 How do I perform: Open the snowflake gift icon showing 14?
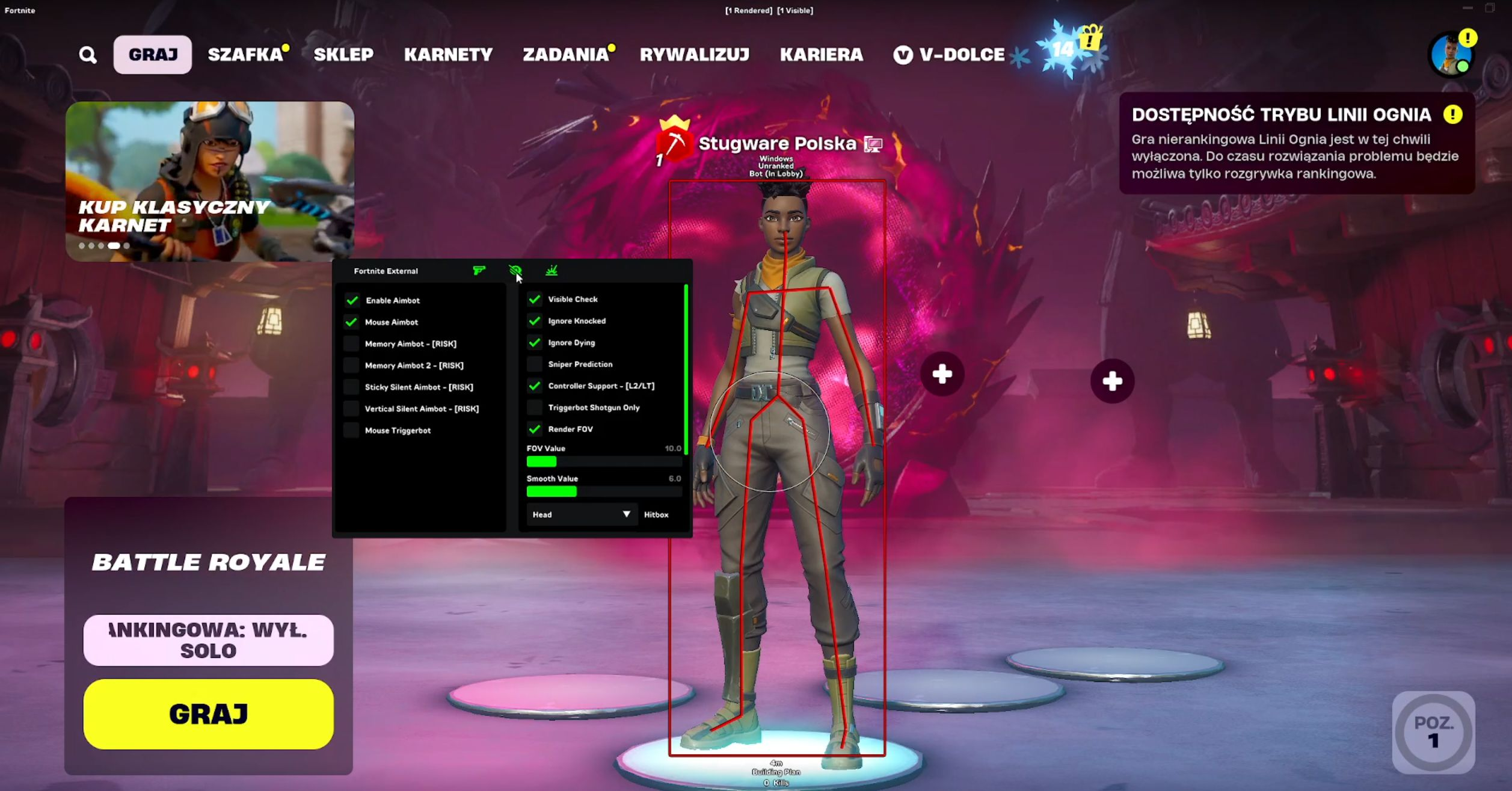tap(1071, 49)
